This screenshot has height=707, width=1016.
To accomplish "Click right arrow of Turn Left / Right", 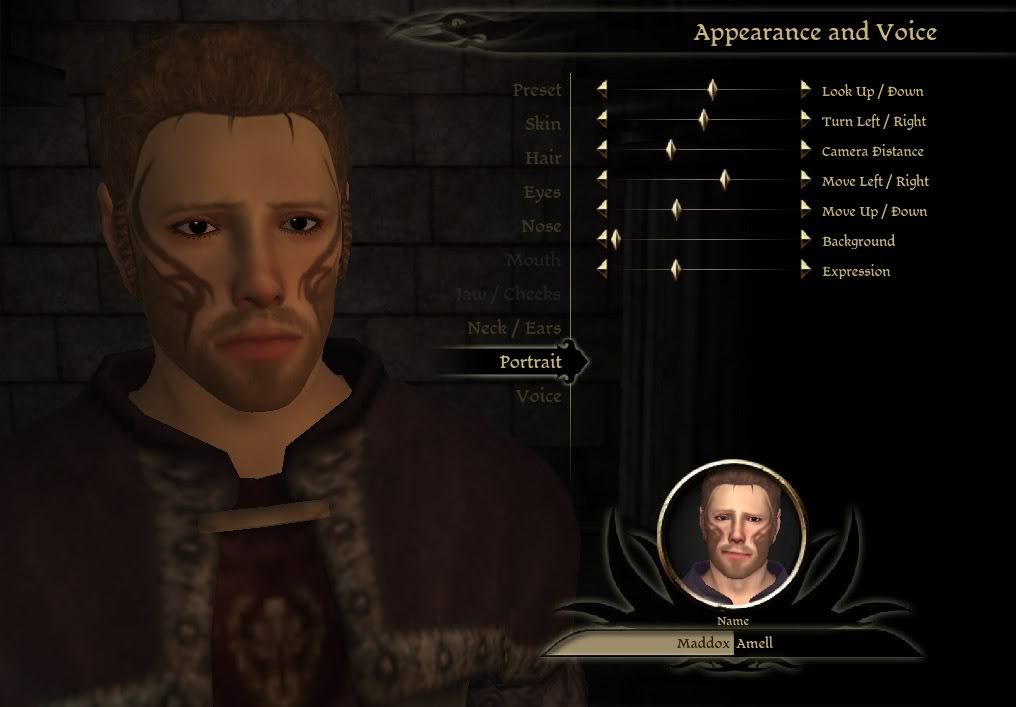I will [x=806, y=120].
